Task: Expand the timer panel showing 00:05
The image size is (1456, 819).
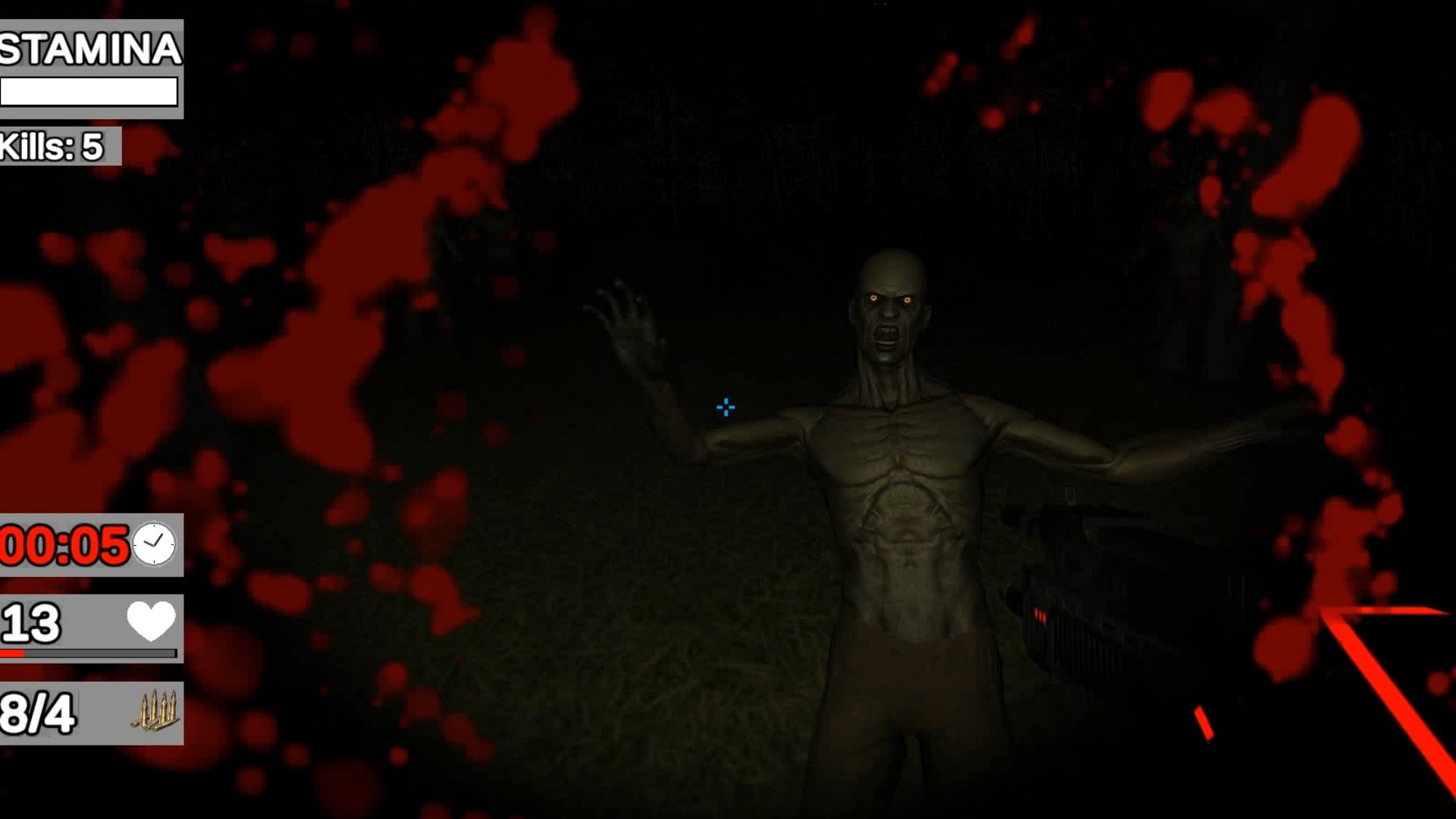Action: (x=91, y=545)
